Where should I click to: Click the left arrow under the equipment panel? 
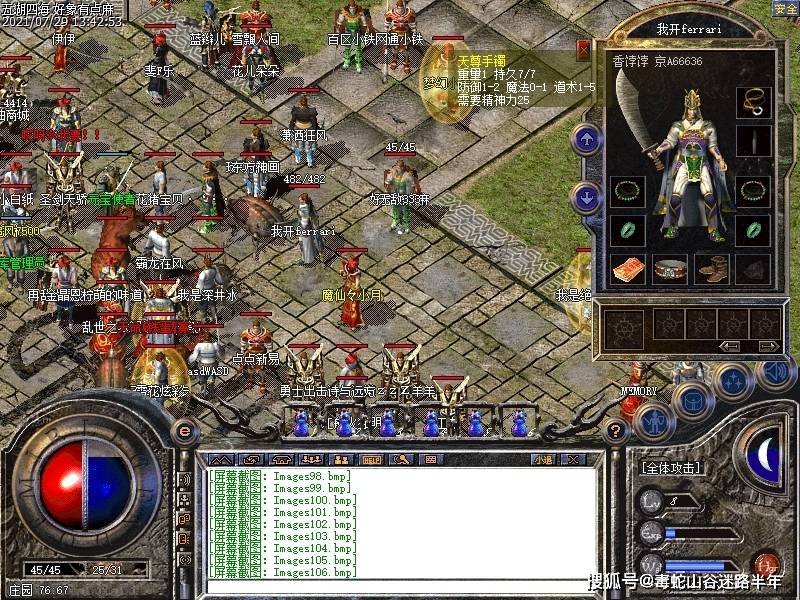pos(730,347)
